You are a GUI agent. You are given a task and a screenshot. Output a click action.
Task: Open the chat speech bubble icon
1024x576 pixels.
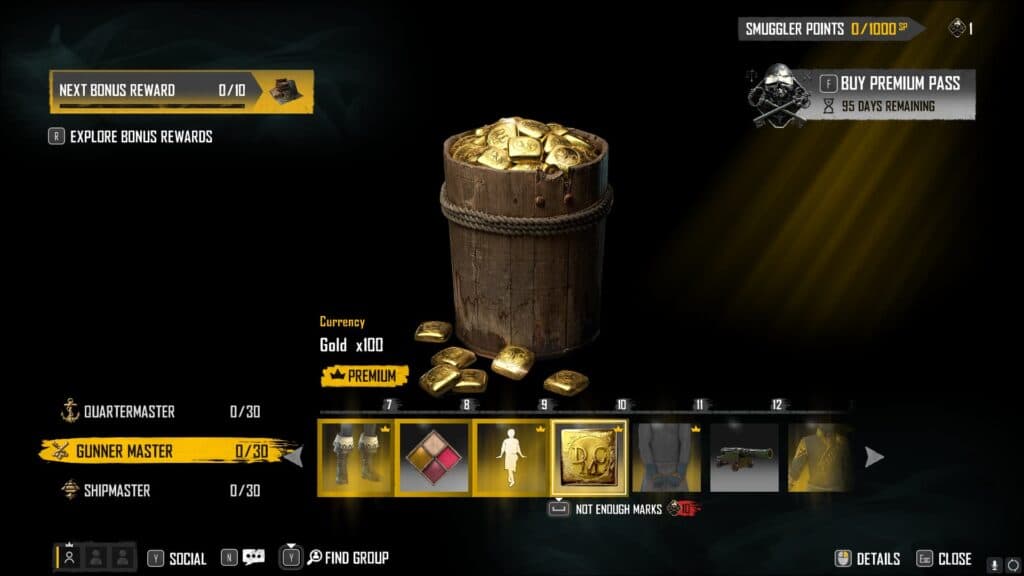(x=253, y=558)
